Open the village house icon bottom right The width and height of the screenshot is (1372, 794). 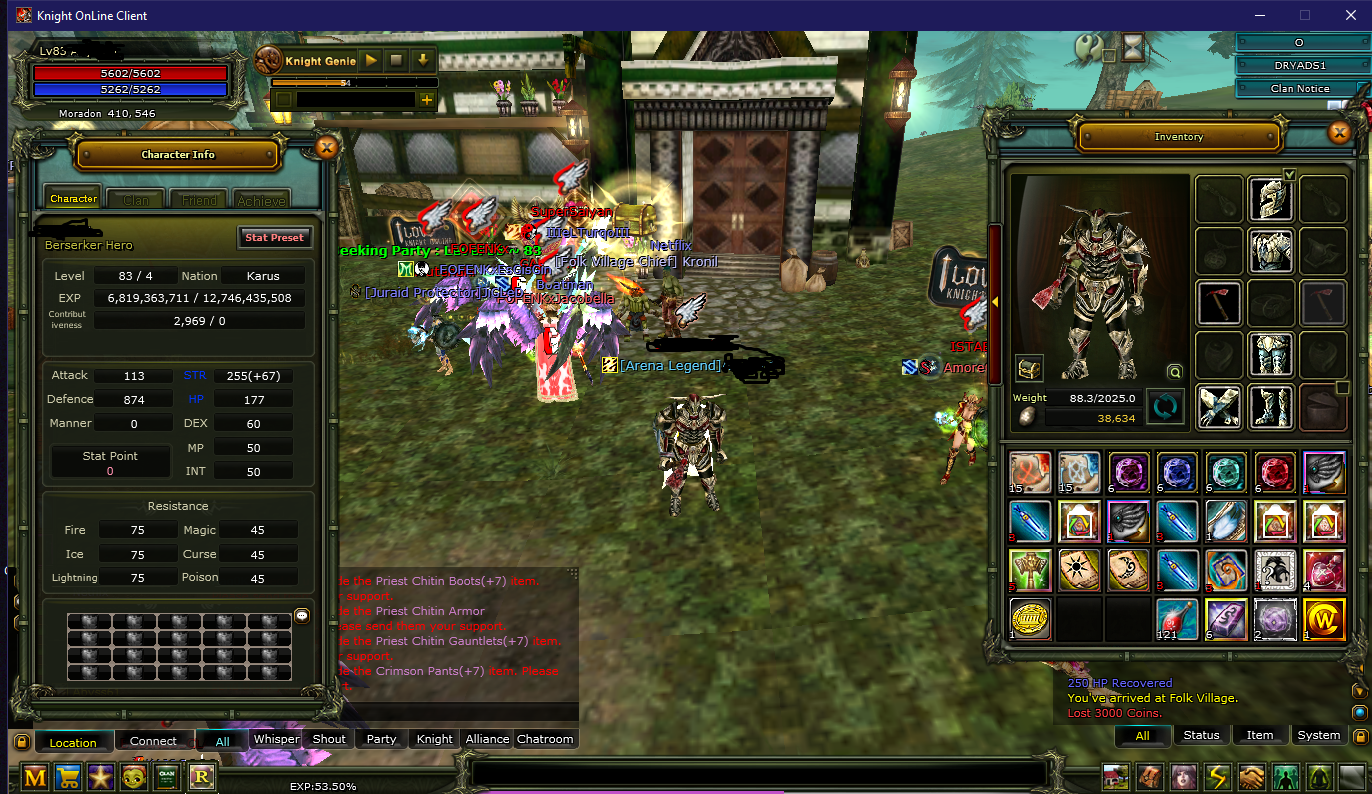(1115, 775)
